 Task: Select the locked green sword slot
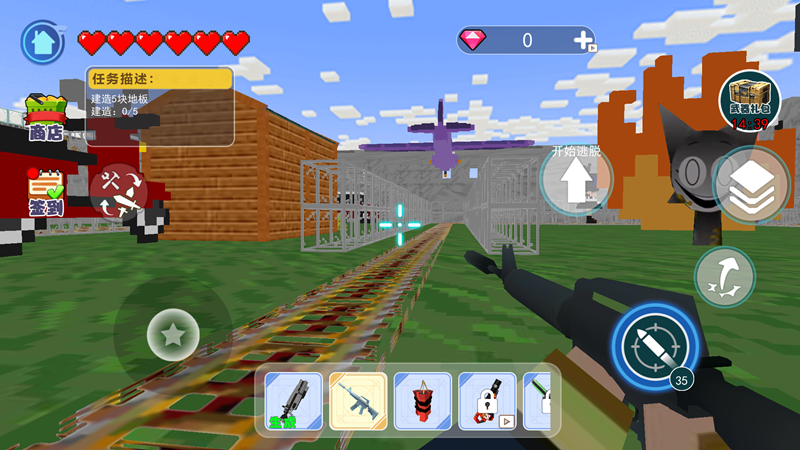pos(538,402)
